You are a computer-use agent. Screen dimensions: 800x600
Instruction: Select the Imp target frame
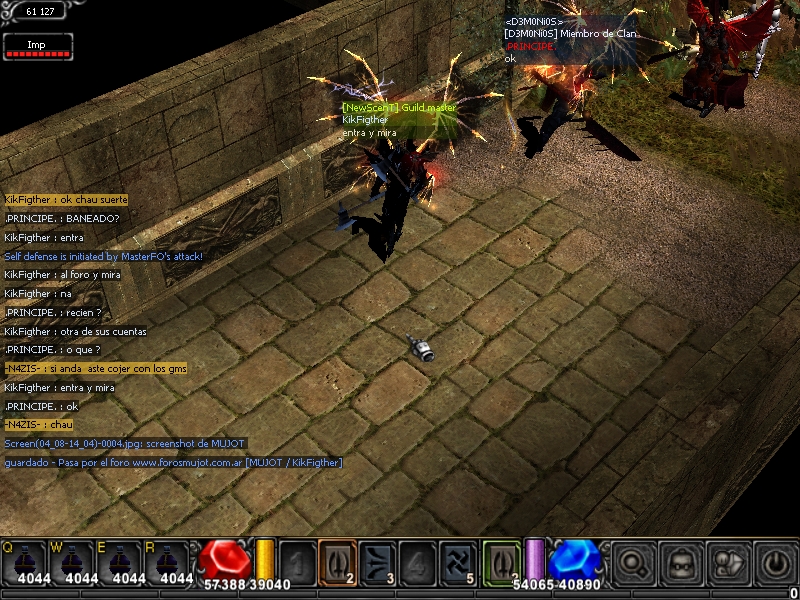point(37,46)
